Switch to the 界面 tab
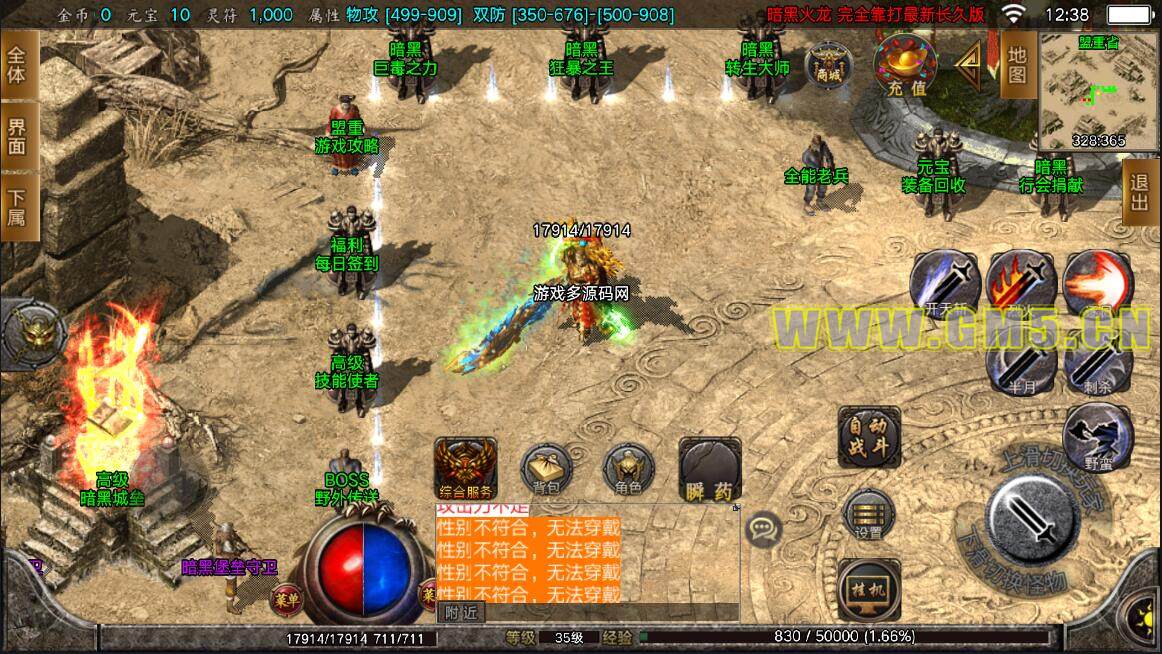 [18, 137]
